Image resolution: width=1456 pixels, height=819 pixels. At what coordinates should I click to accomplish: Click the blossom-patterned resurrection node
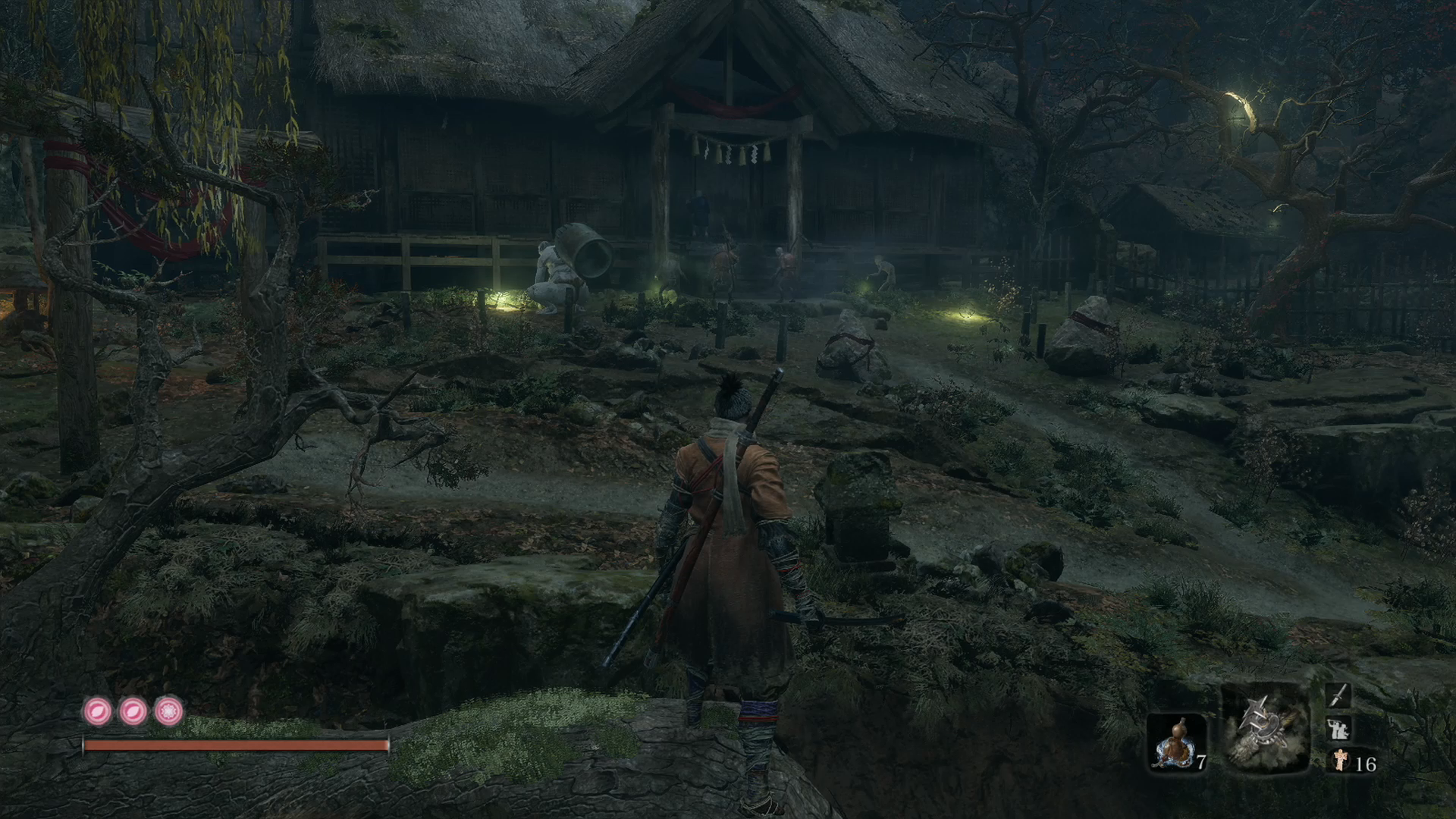pyautogui.click(x=169, y=711)
